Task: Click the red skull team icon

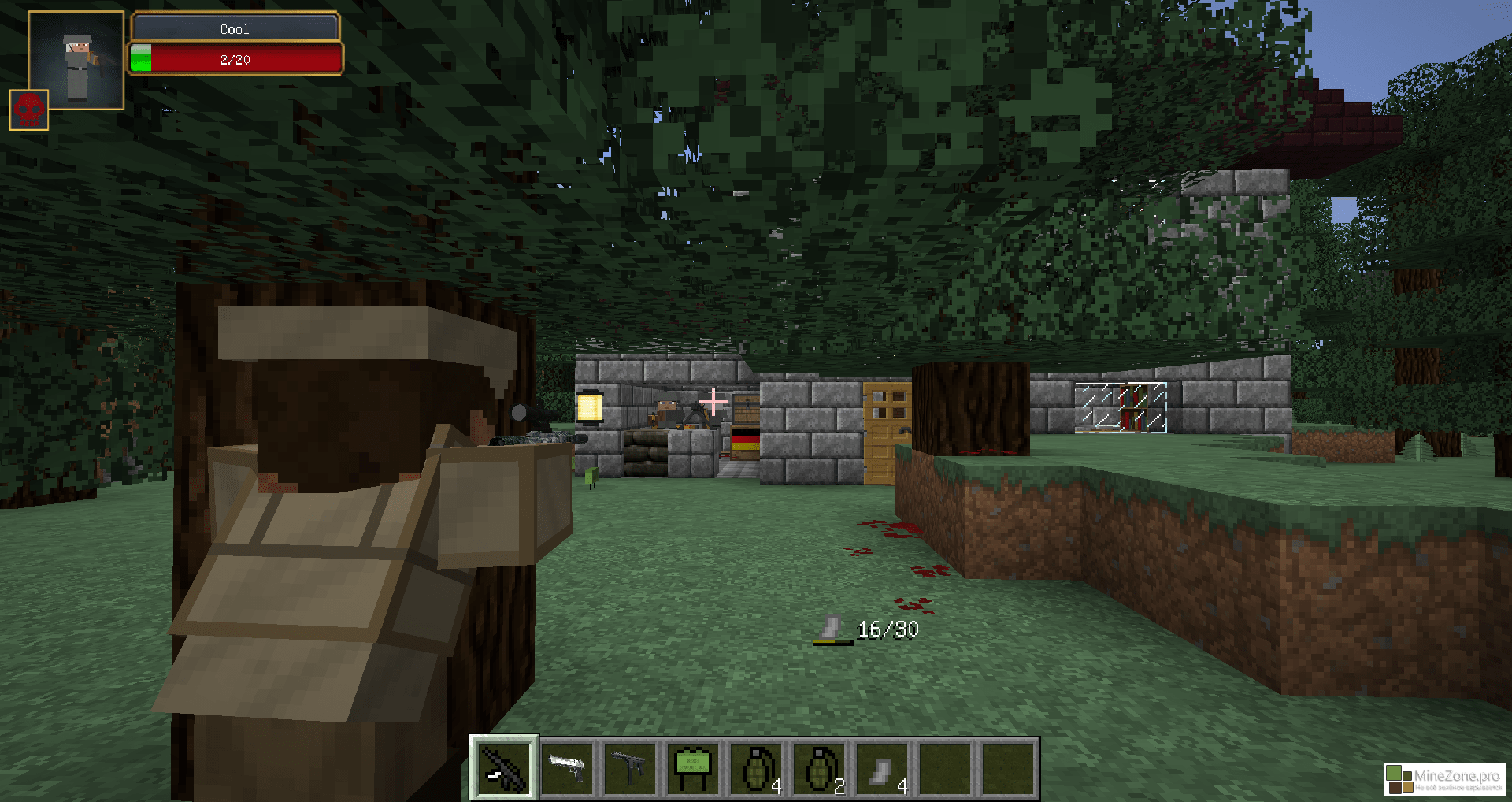Action: coord(29,110)
